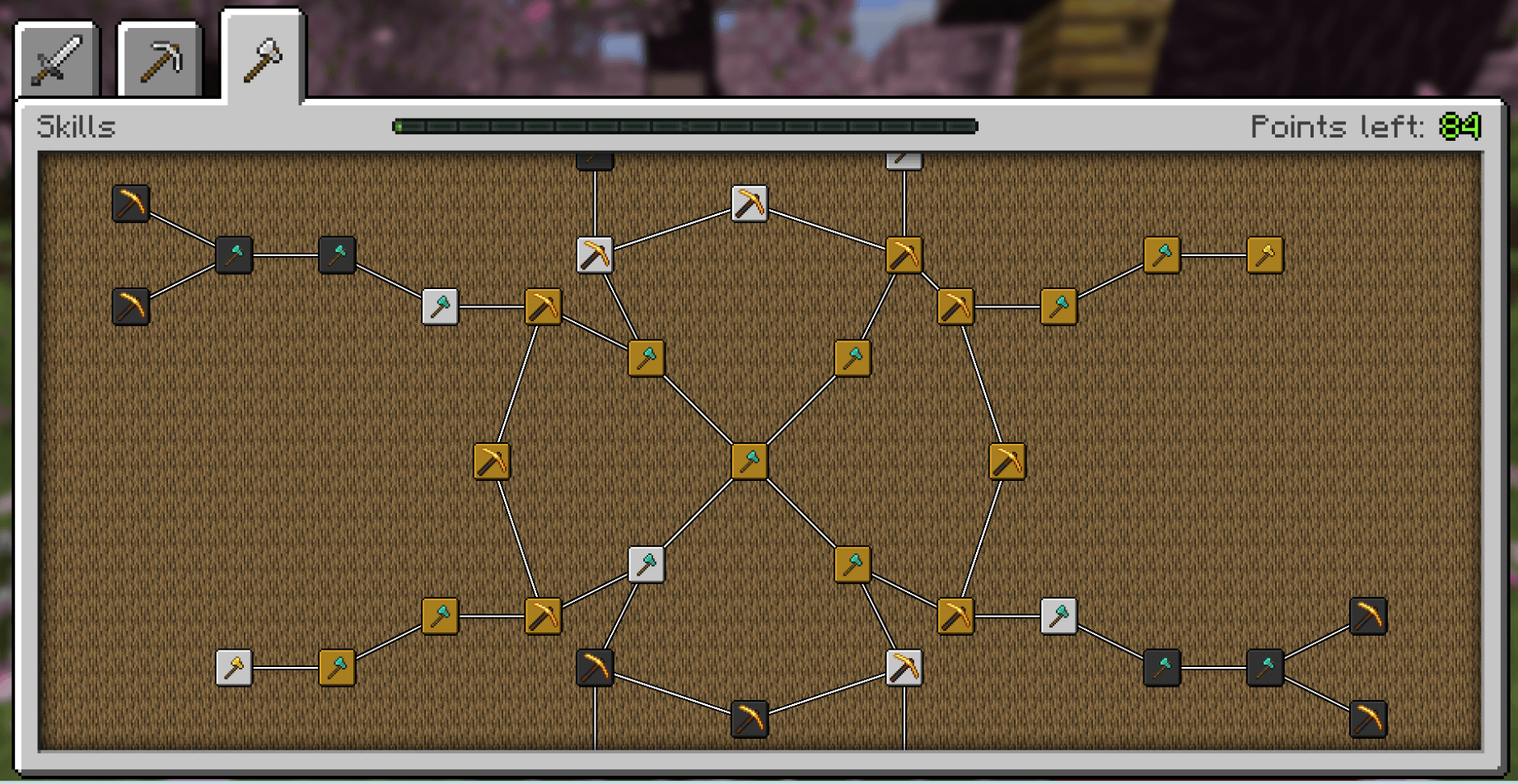Select the top-left dark pickaxe skill node
This screenshot has height=784, width=1518.
pos(130,206)
